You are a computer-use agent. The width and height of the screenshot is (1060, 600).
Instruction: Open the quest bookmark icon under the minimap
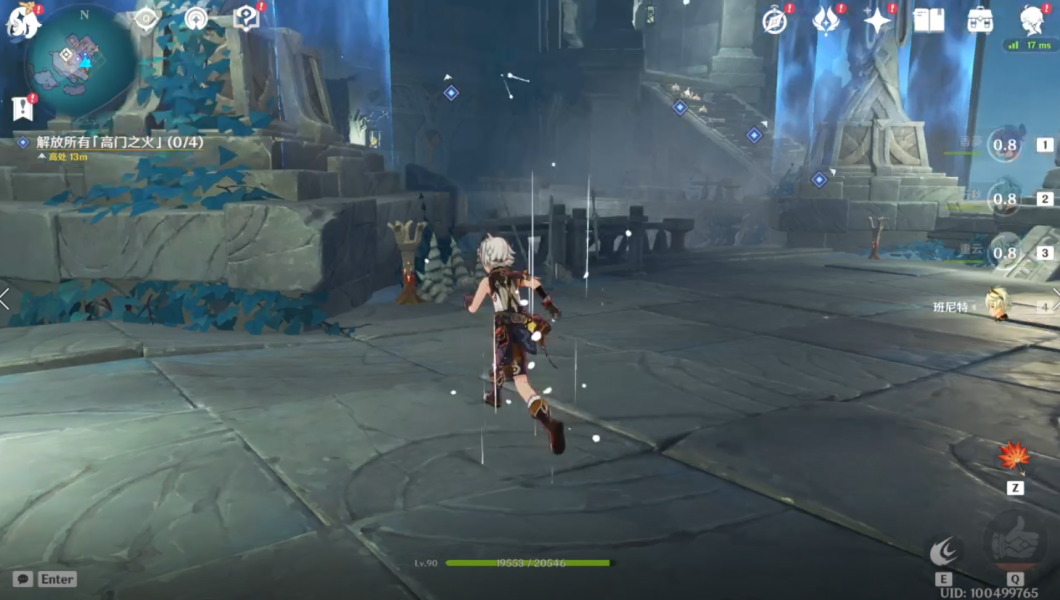click(22, 108)
